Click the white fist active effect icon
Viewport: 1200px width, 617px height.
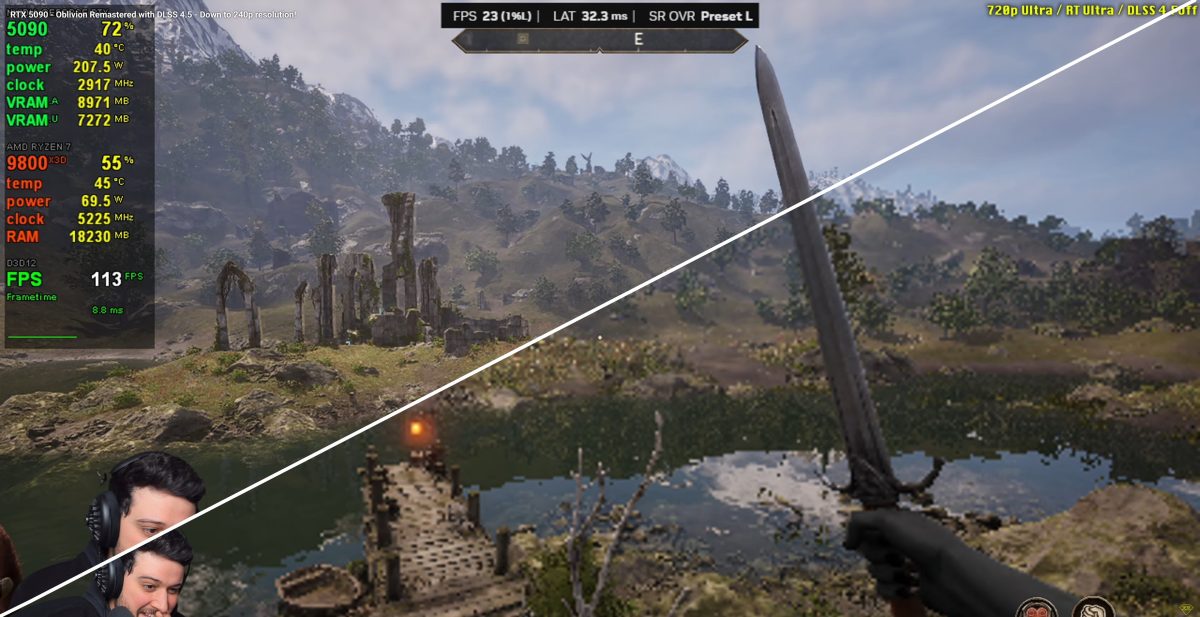1093,608
